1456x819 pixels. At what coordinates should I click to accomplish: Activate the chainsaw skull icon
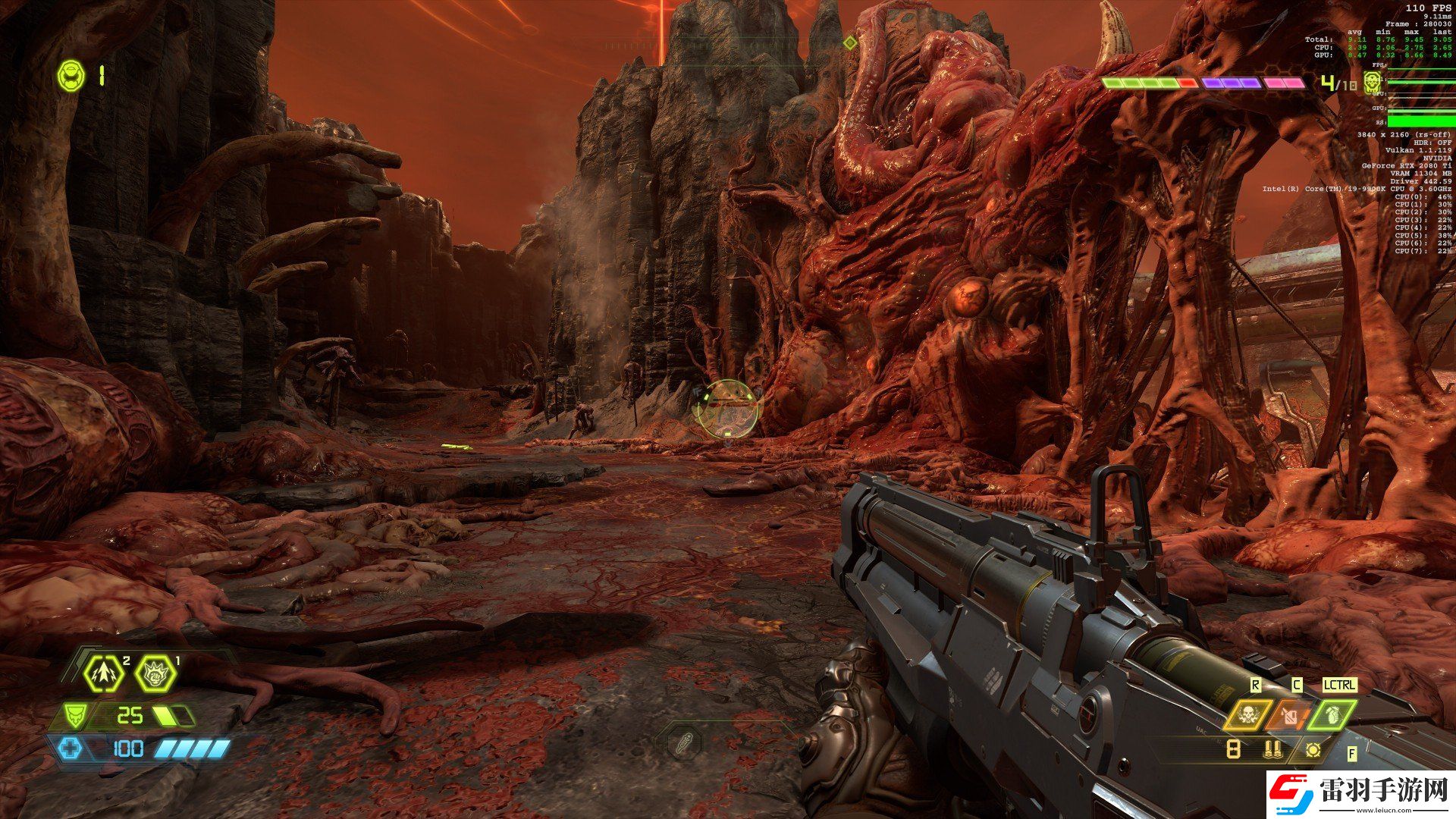[1246, 714]
